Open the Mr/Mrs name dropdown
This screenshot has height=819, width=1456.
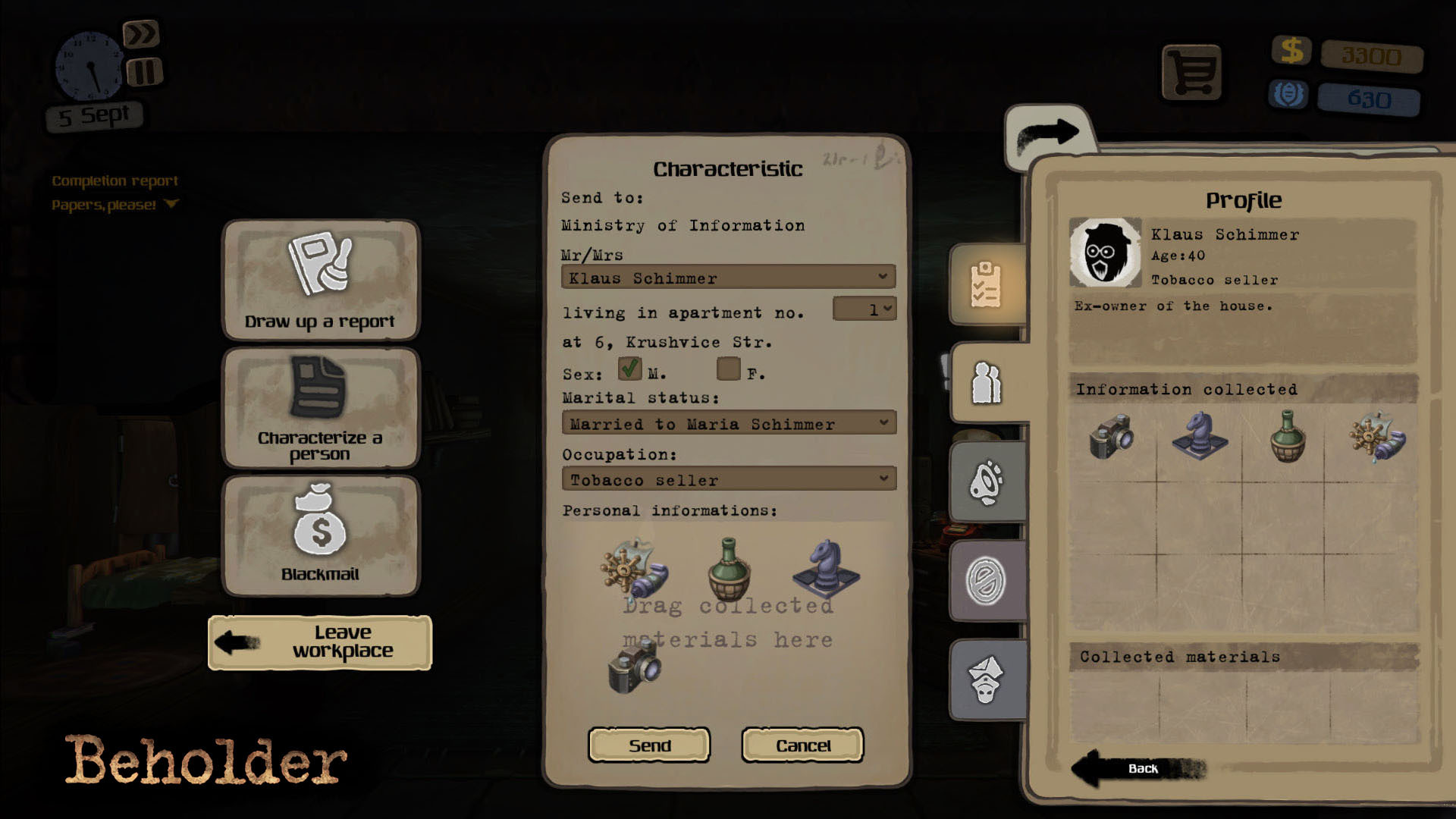click(x=726, y=278)
